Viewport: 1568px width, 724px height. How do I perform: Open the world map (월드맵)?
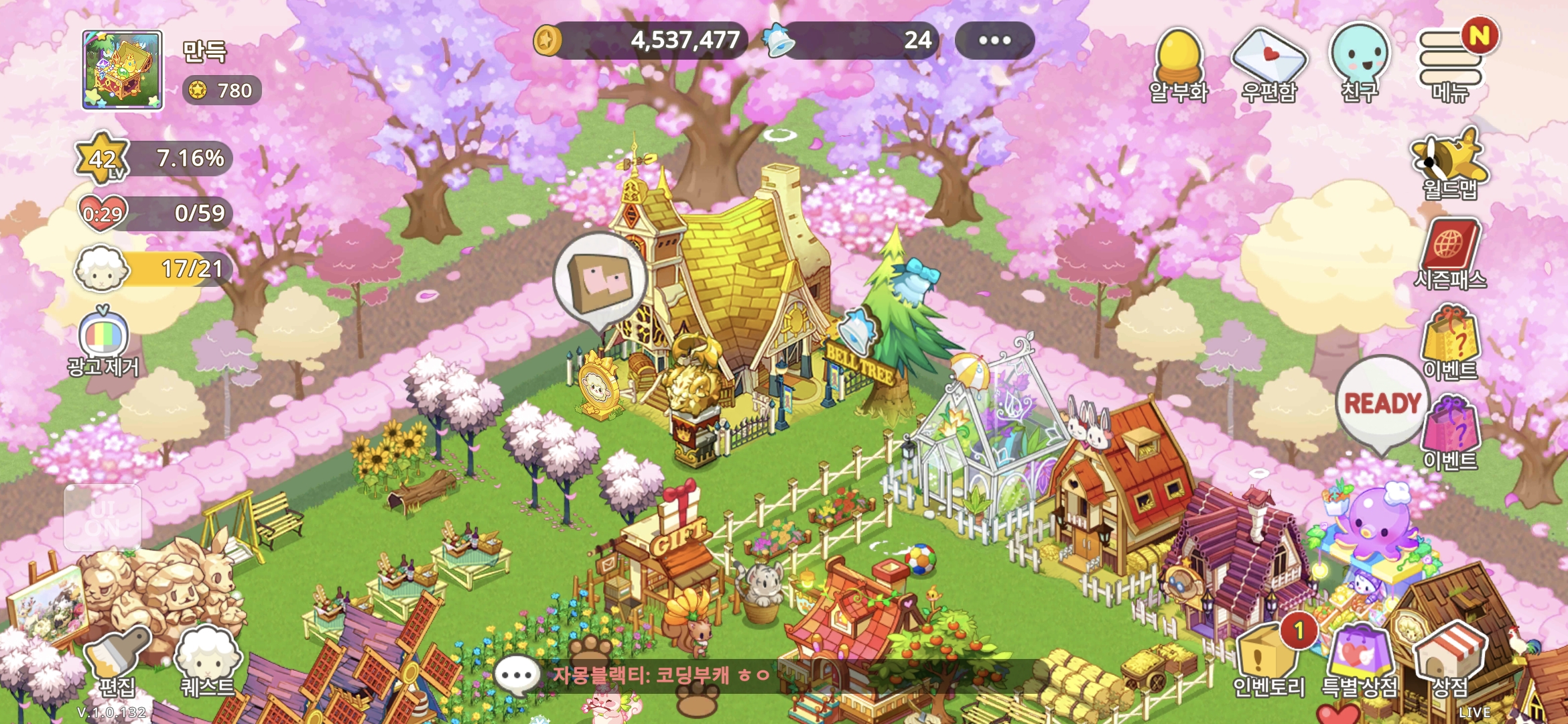pyautogui.click(x=1450, y=164)
